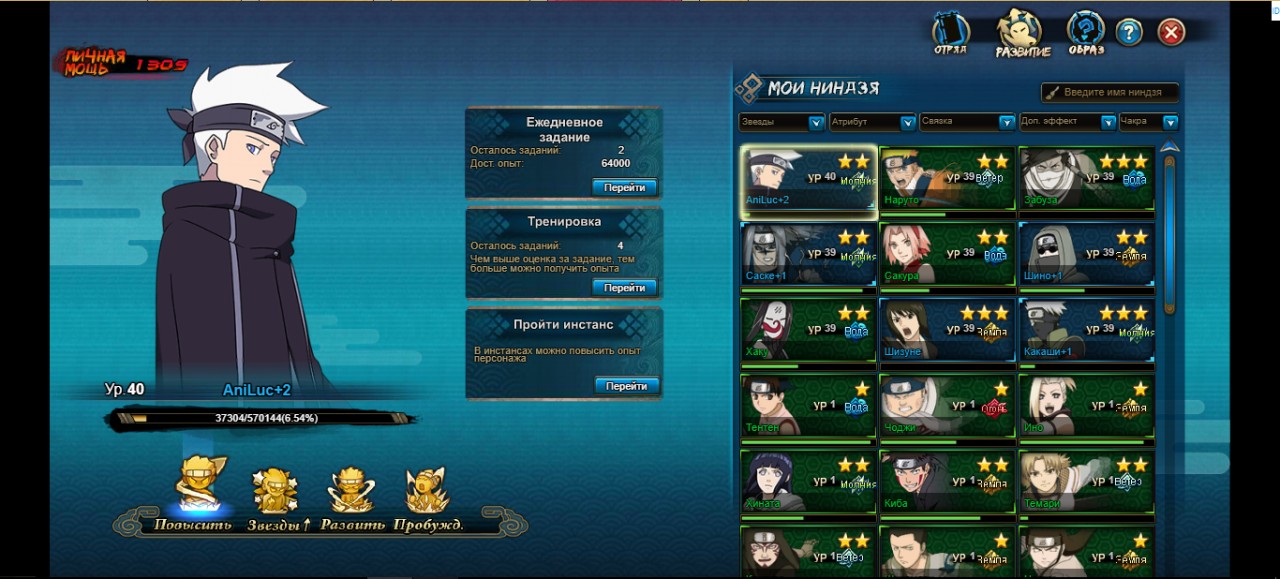This screenshot has width=1280, height=579.
Task: Select the Наруто ninja card
Action: pos(947,181)
